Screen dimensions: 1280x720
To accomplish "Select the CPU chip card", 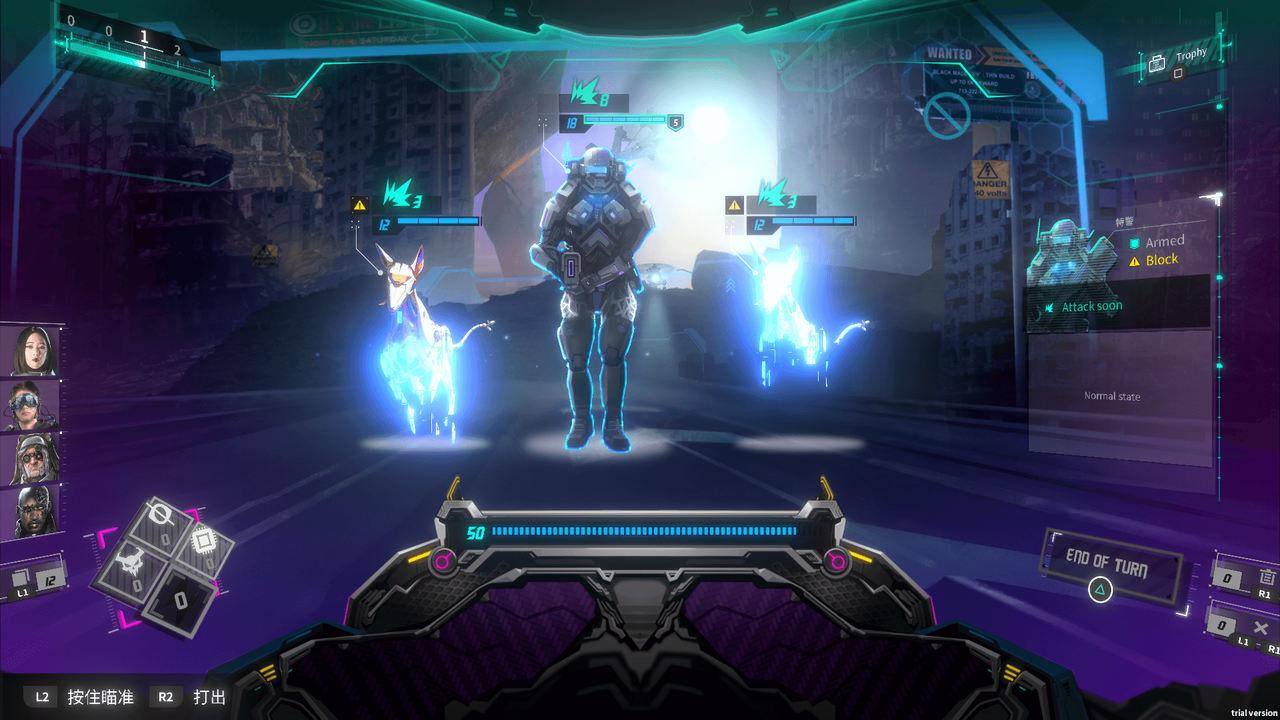I will pos(203,539).
